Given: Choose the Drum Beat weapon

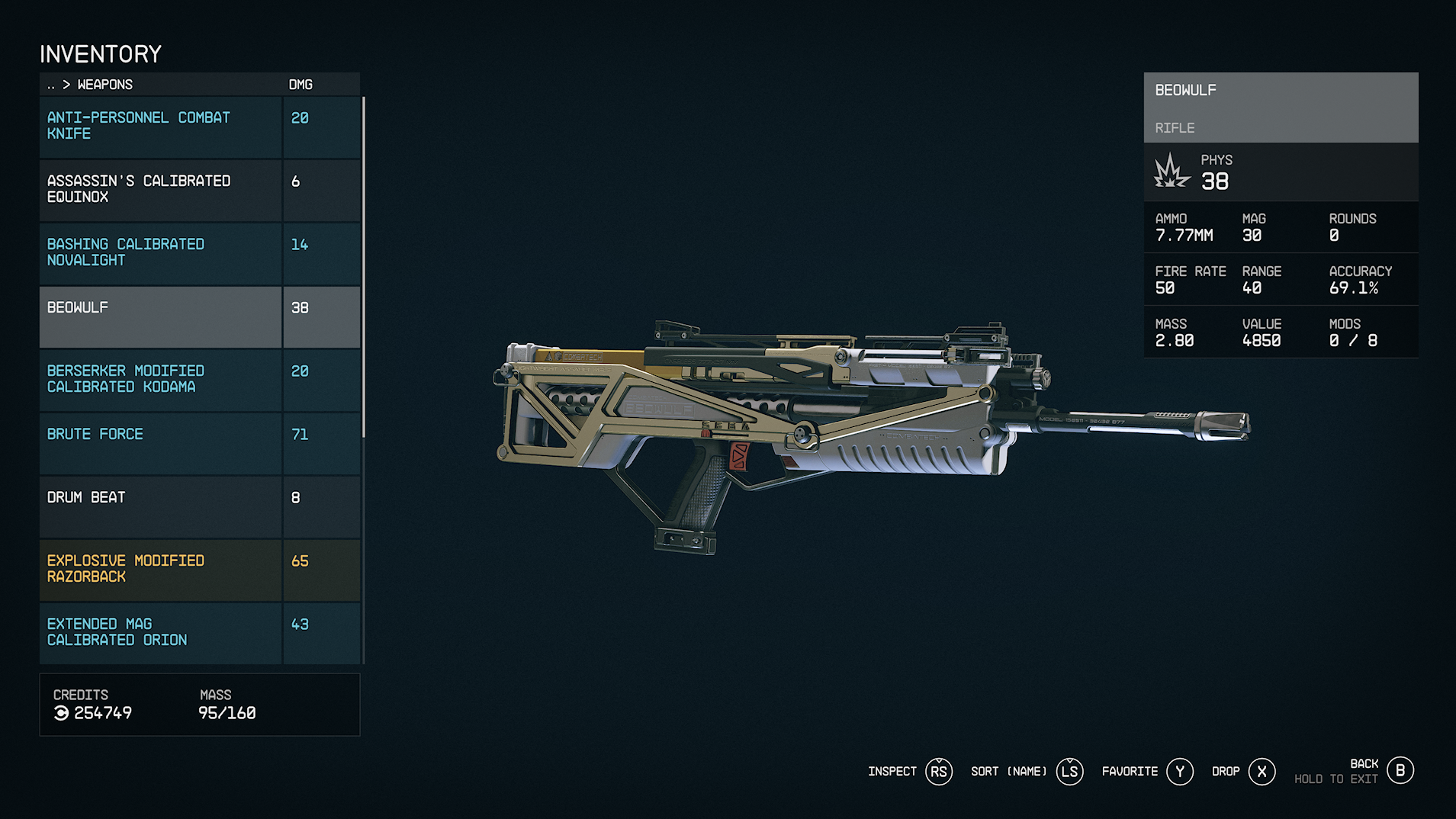Looking at the screenshot, I should [x=161, y=506].
